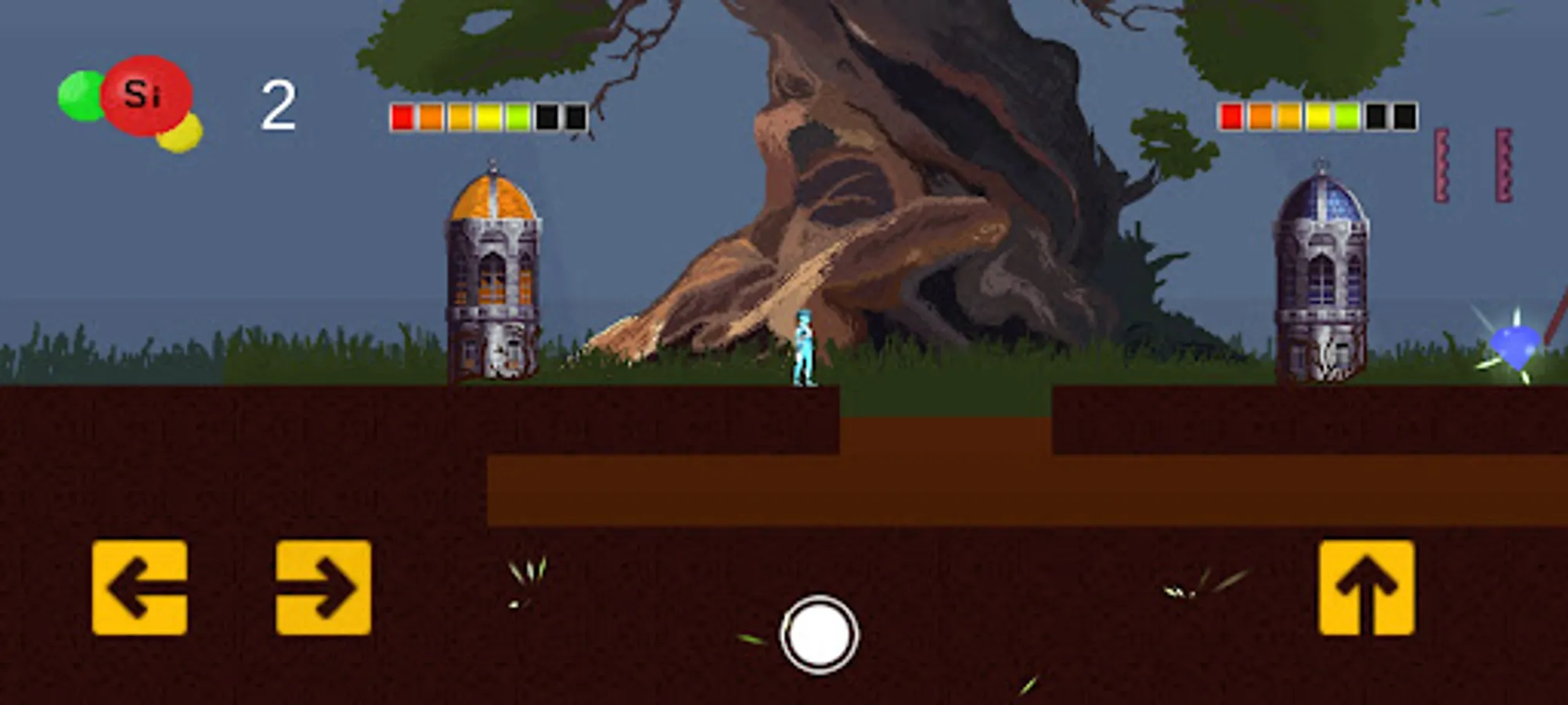Screen dimensions: 1568x705
Task: Toggle the red segment of the left health bar
Action: point(402,117)
